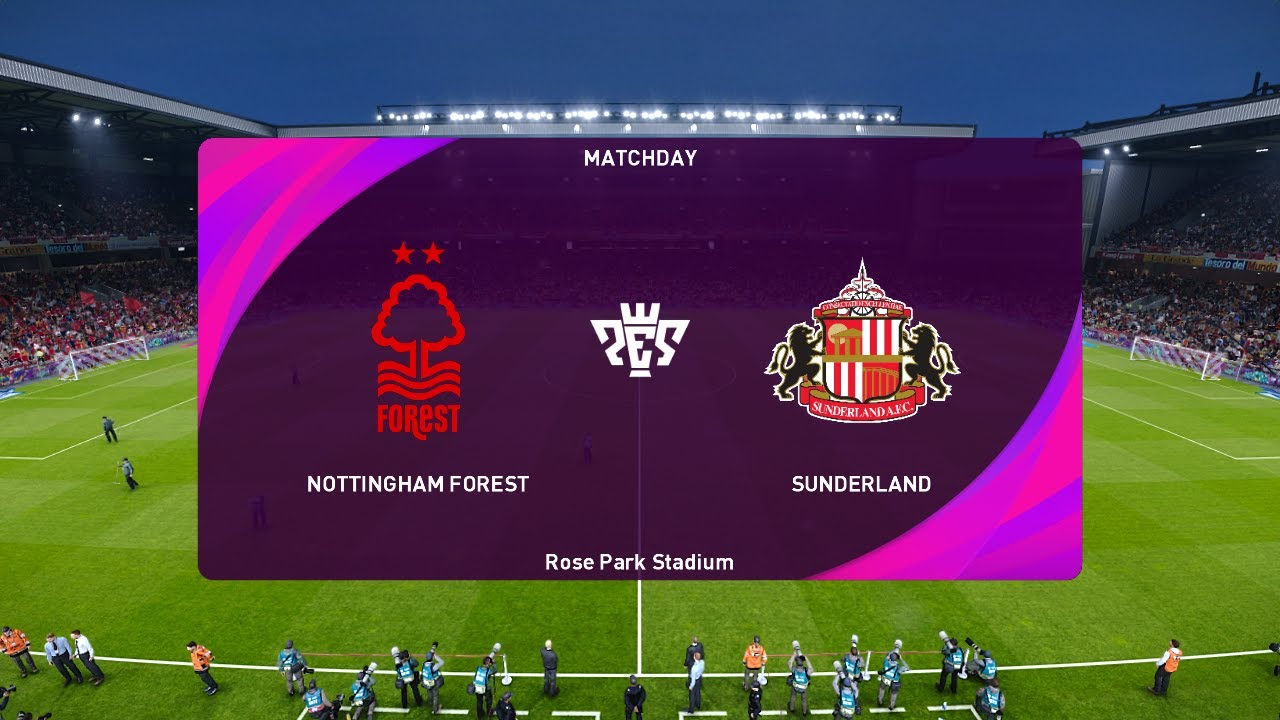
Task: Select the Sunderland A.F.C. club badge
Action: tap(862, 345)
